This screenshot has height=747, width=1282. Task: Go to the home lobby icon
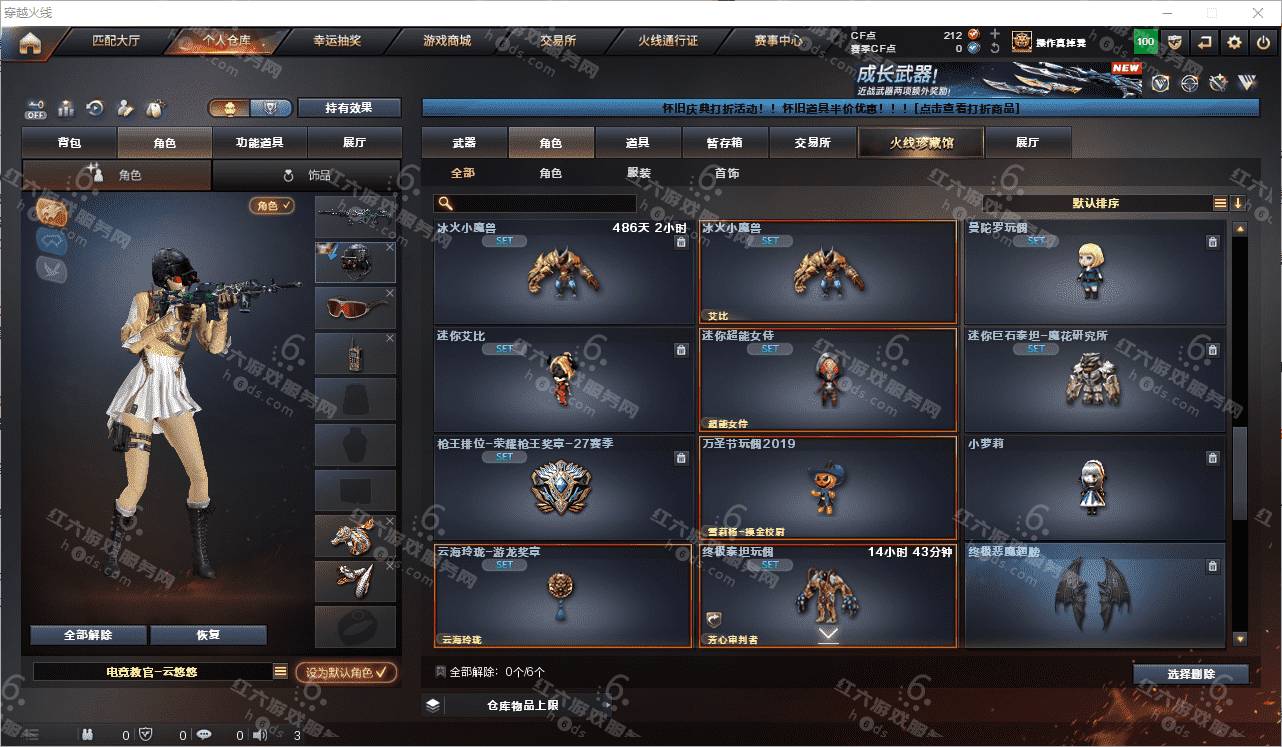(x=30, y=43)
